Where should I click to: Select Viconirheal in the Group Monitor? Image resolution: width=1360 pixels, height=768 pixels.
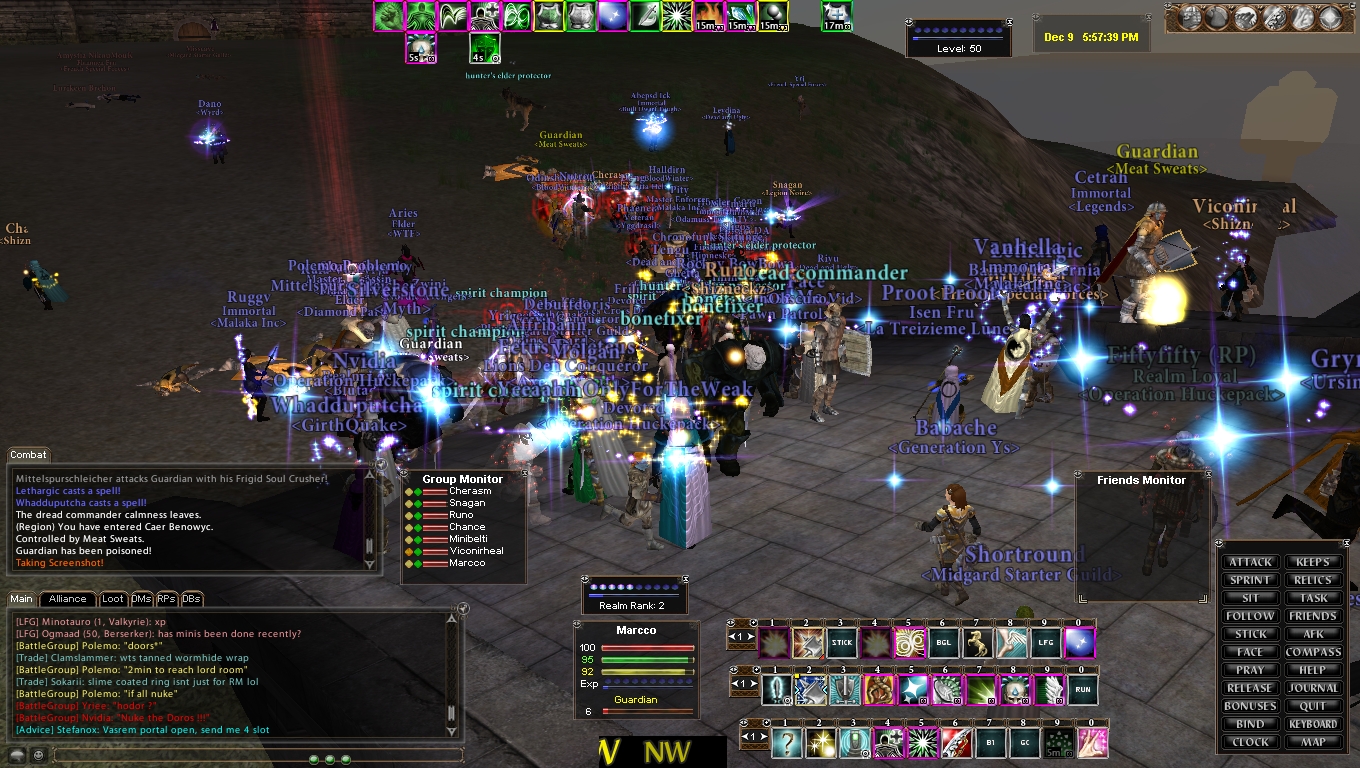click(x=476, y=551)
